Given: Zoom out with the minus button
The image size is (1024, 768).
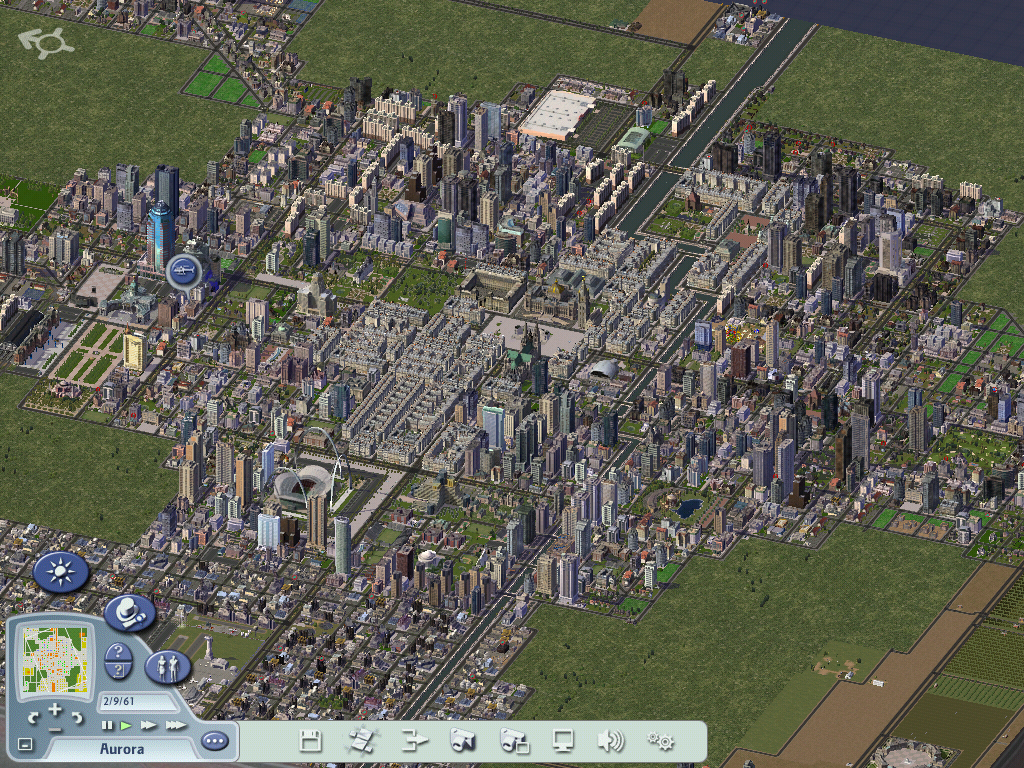Looking at the screenshot, I should (55, 729).
